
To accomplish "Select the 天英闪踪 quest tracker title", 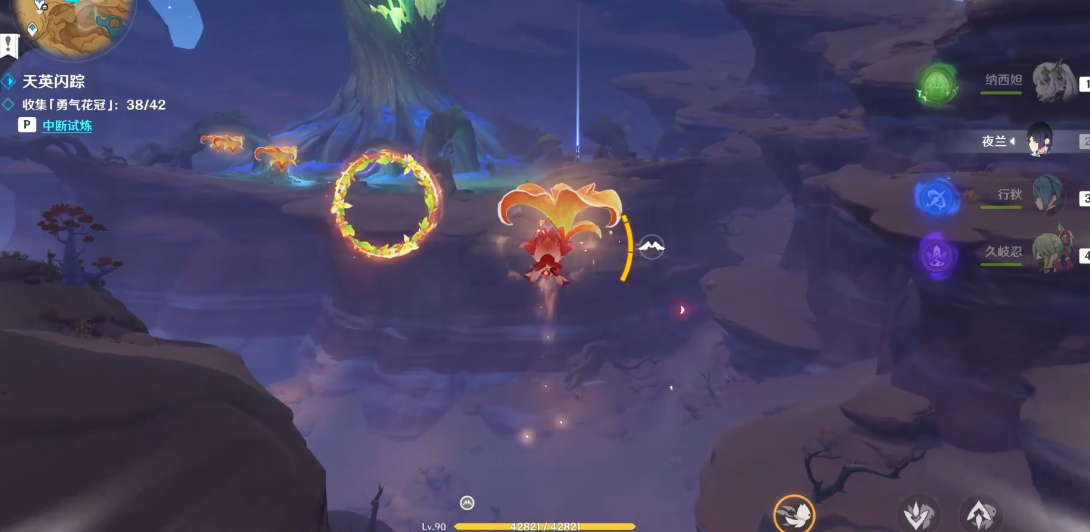I will click(54, 81).
